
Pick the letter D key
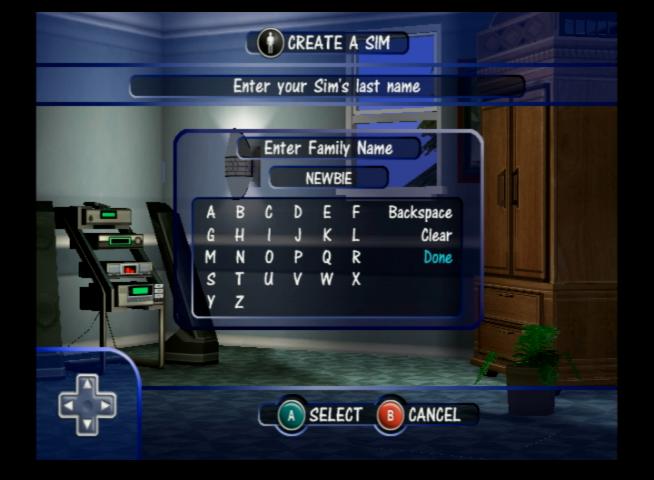pyautogui.click(x=298, y=213)
